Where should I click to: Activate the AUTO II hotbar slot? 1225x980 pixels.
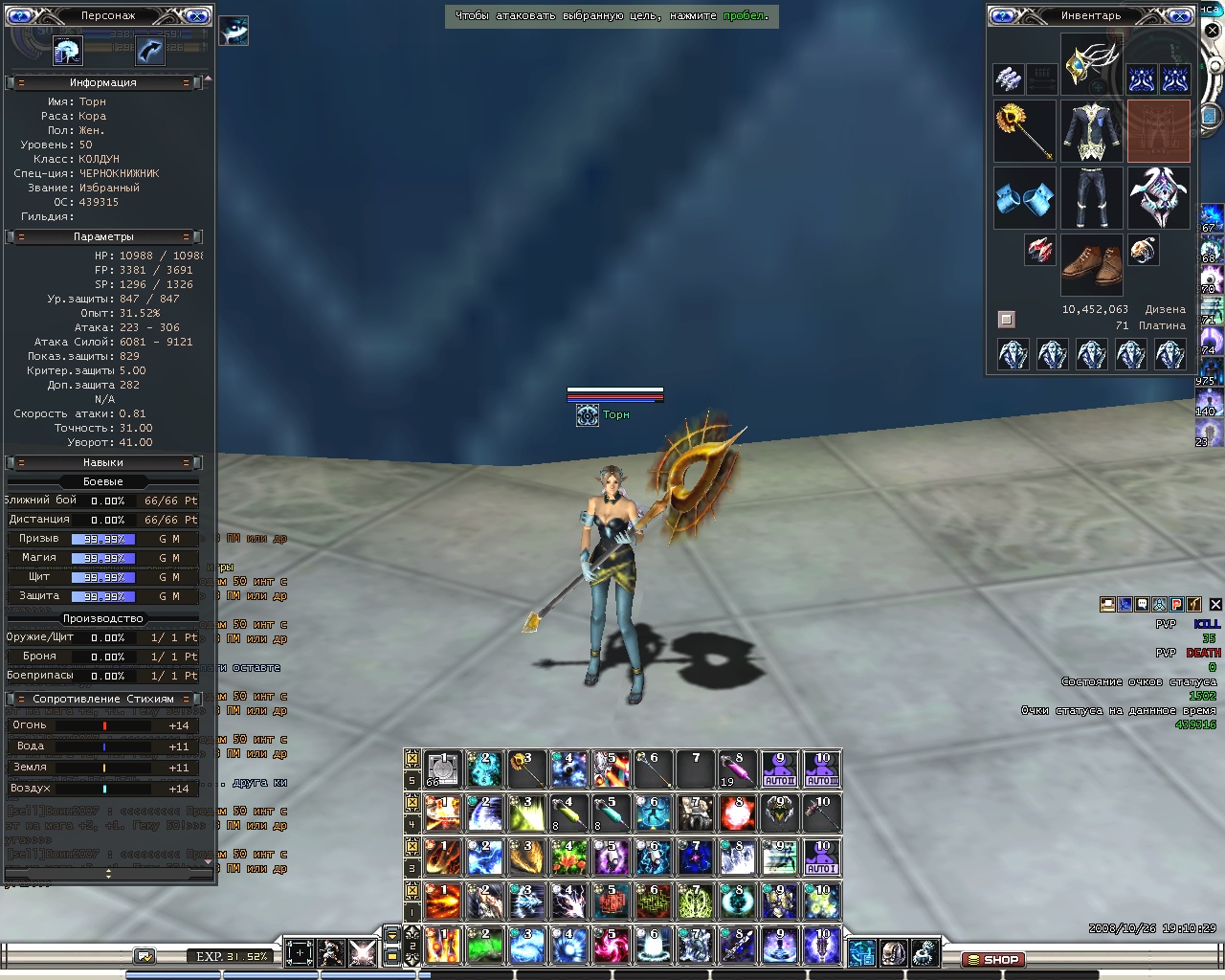pyautogui.click(x=780, y=768)
